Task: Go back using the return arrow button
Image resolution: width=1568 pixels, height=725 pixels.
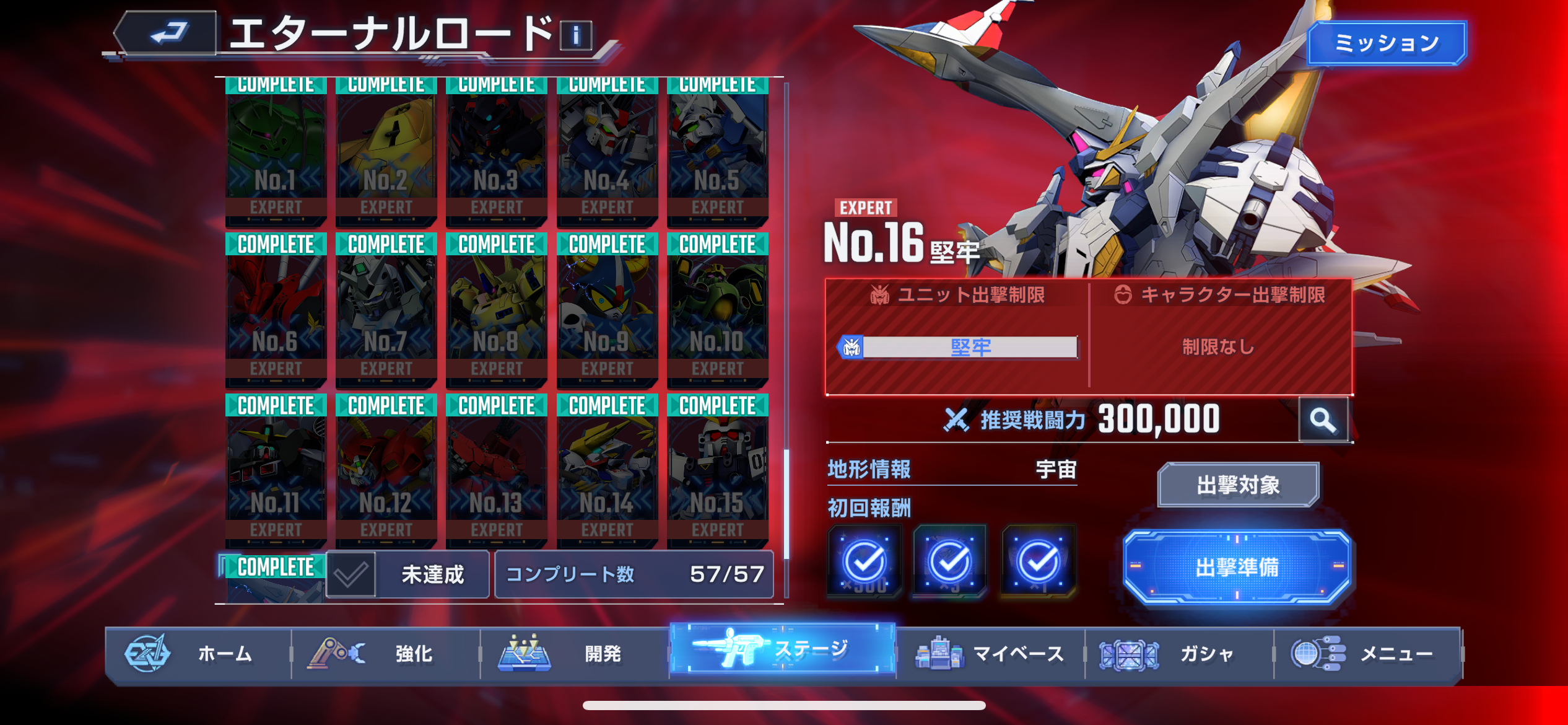Action: pos(167,33)
